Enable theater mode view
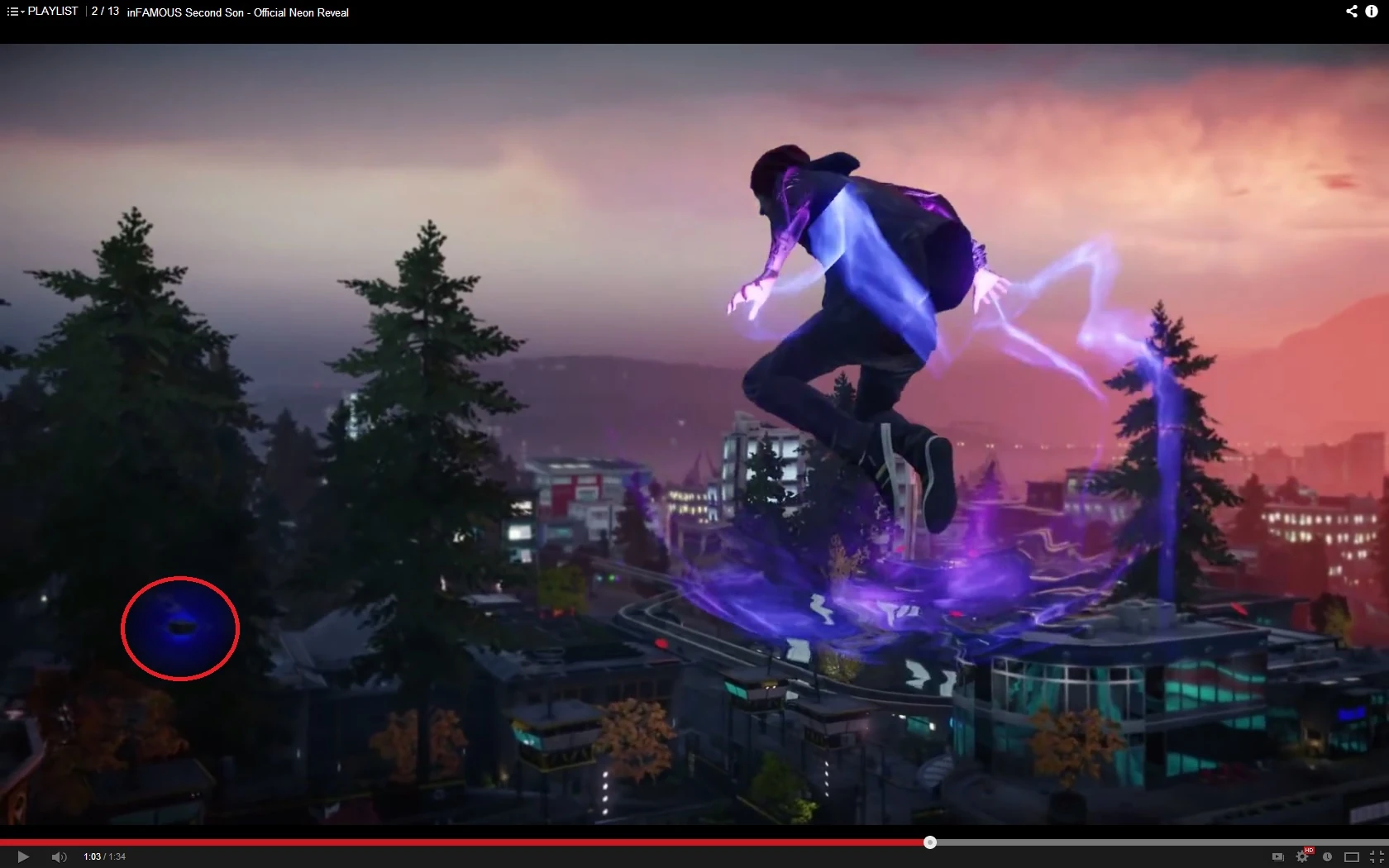The height and width of the screenshot is (868, 1389). (1352, 858)
